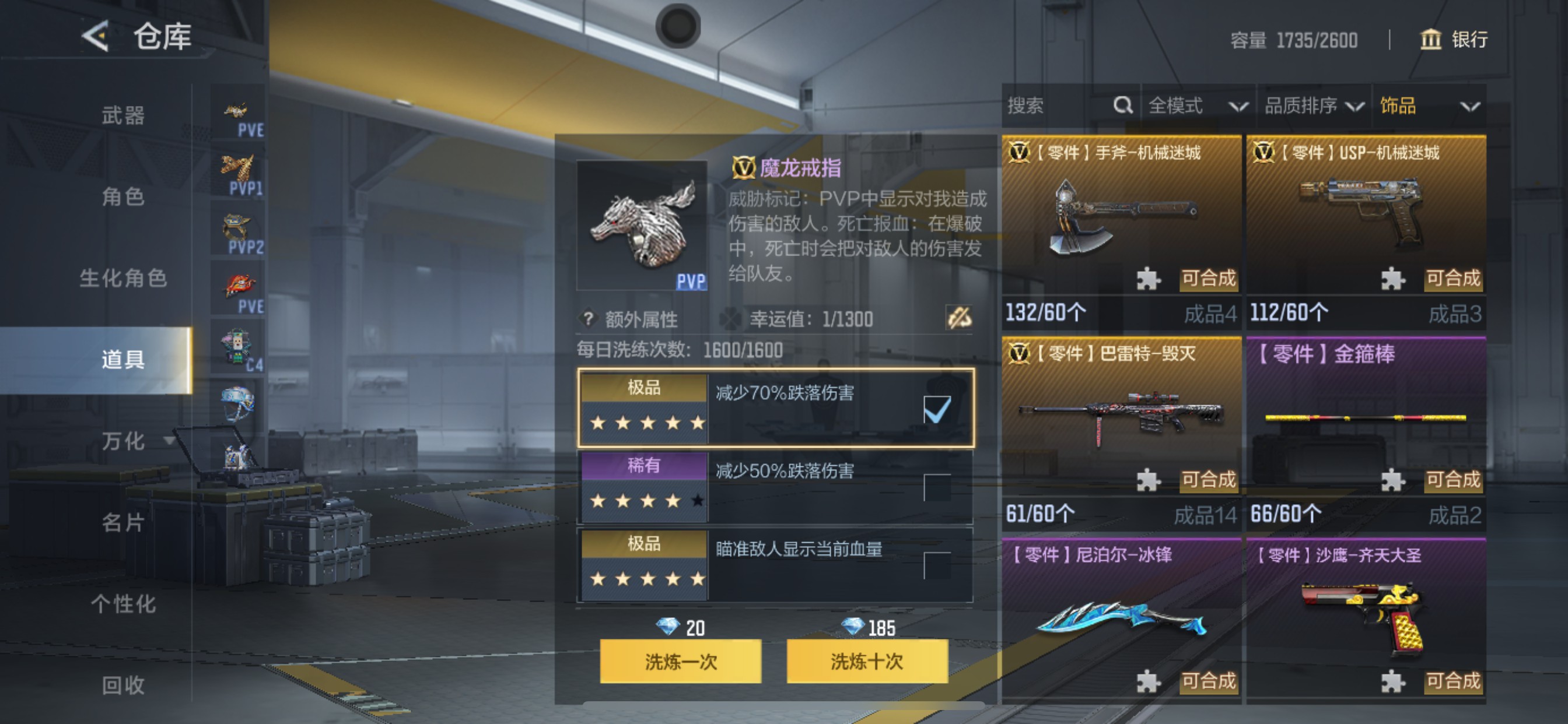The height and width of the screenshot is (724, 1568).
Task: Click the 银行 bank icon
Action: (x=1431, y=40)
